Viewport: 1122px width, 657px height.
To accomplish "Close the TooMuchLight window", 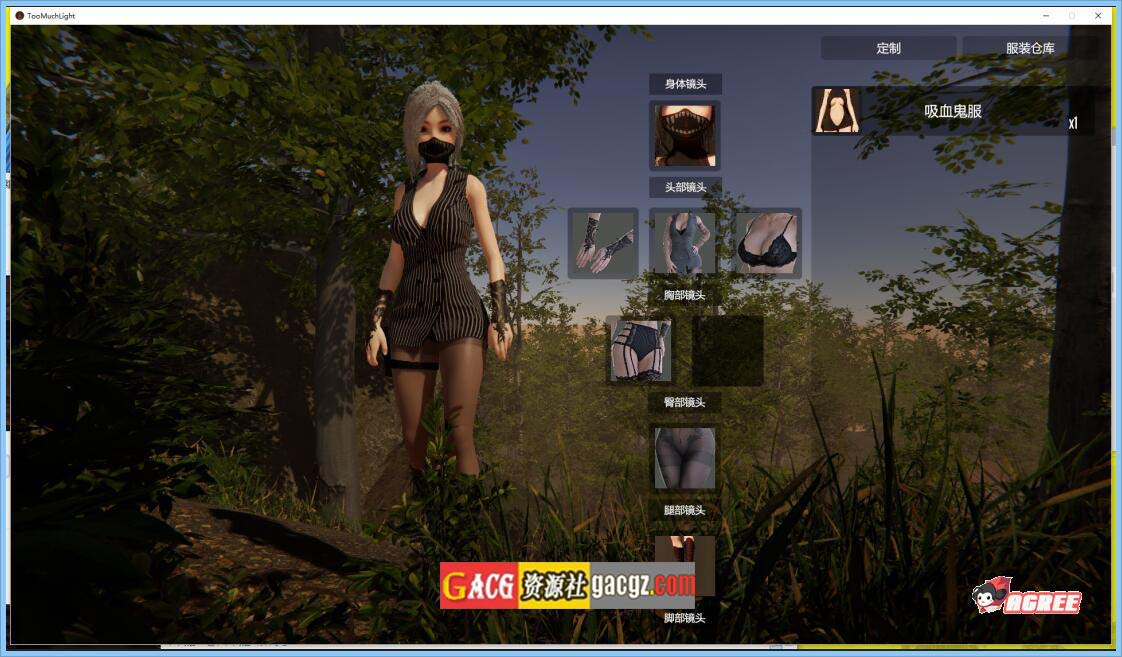I will click(1098, 16).
